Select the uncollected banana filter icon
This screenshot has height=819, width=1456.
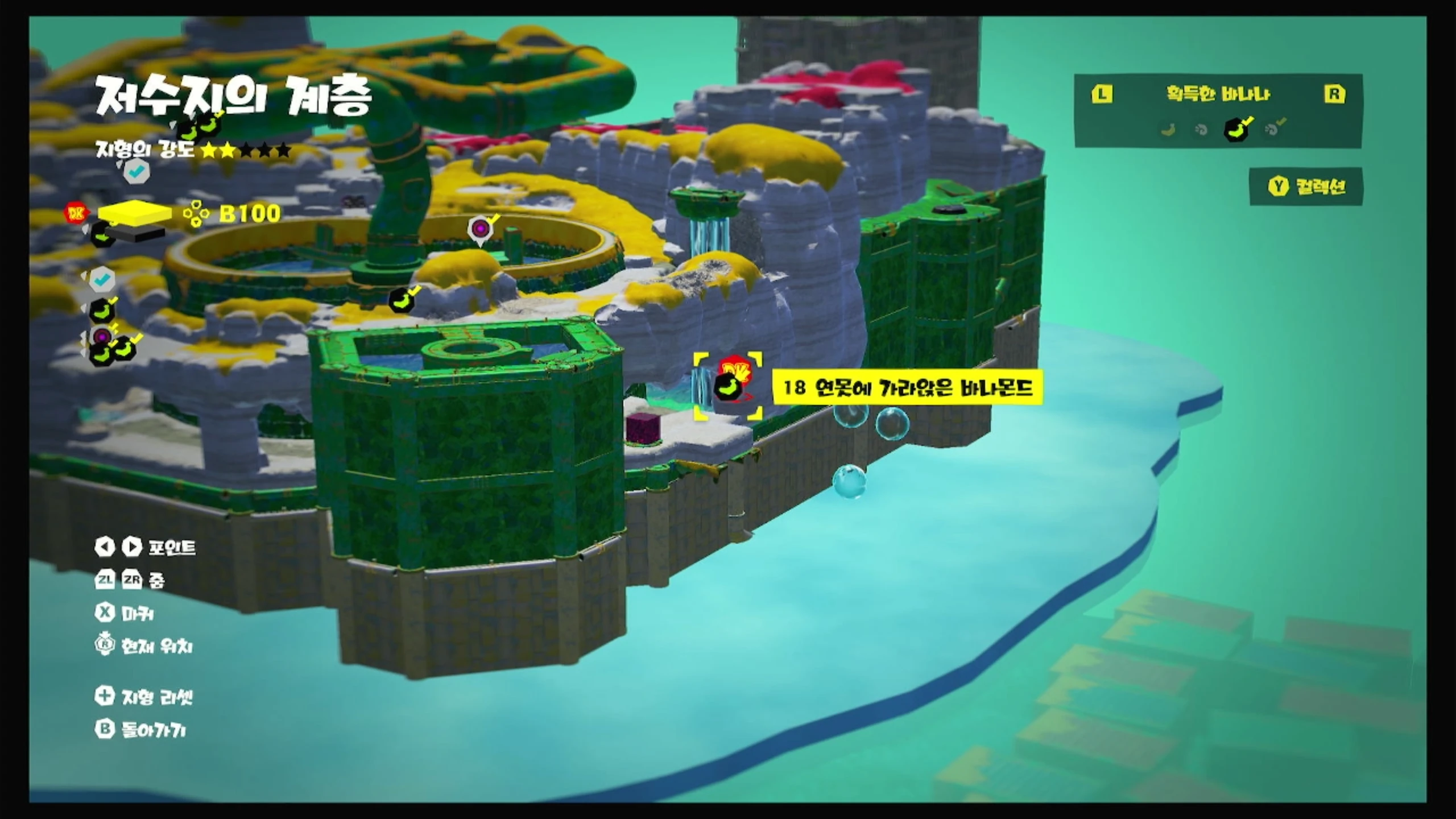pyautogui.click(x=1169, y=130)
